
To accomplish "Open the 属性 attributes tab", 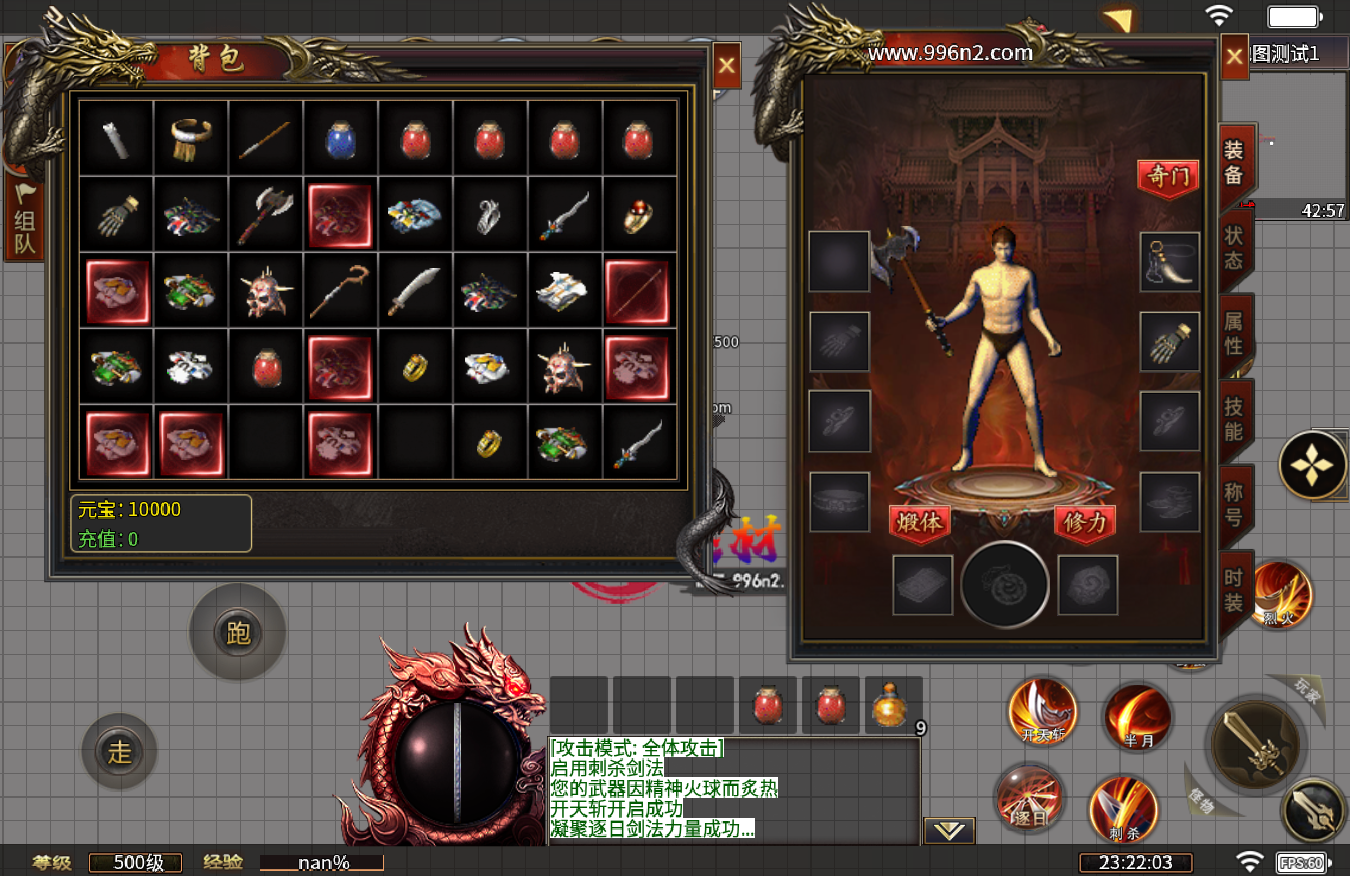I will coord(1235,333).
